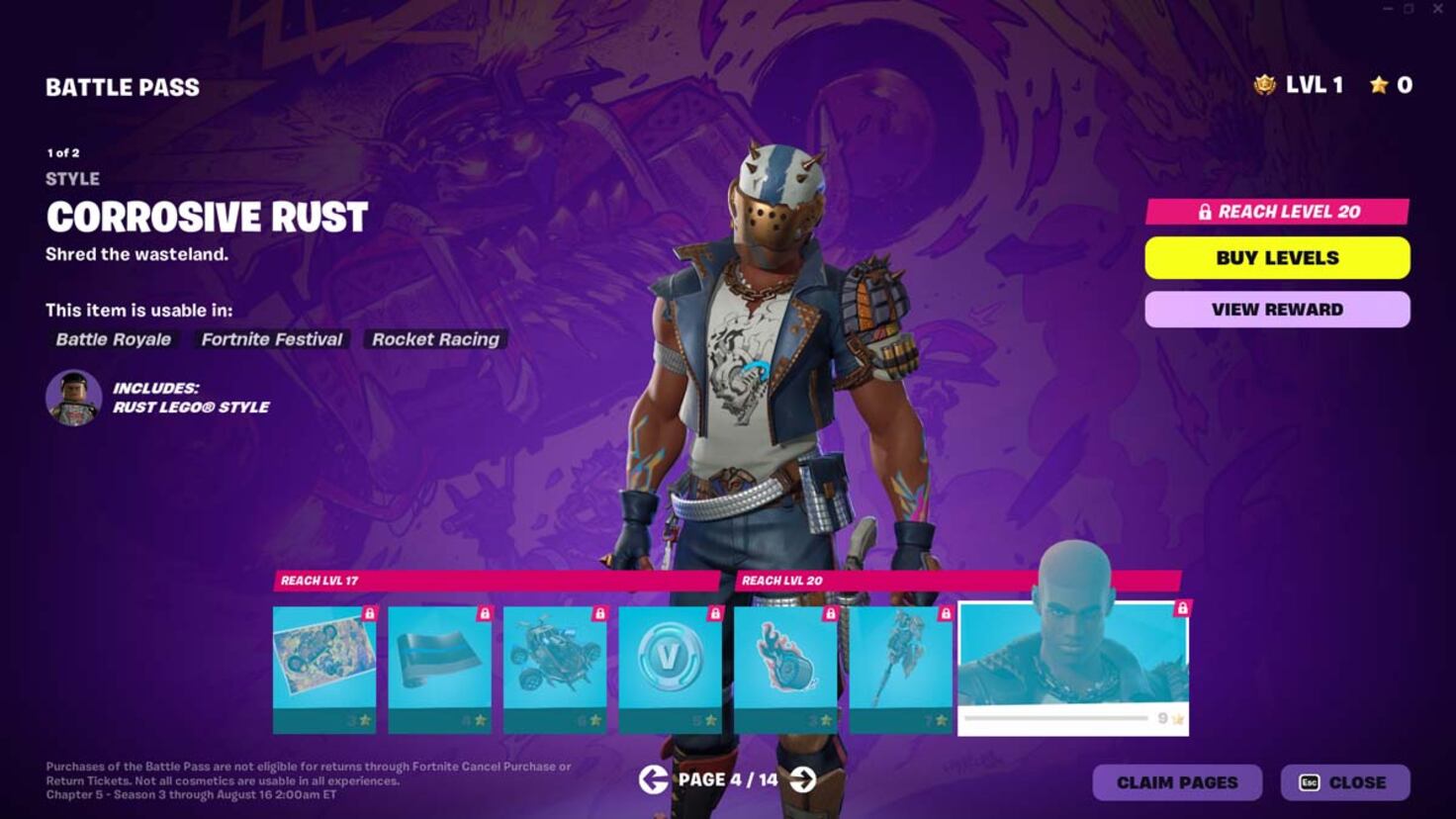Screen dimensions: 1456x819
Task: Click the Battle Pass crest icon beside LVL 1
Action: point(1264,85)
